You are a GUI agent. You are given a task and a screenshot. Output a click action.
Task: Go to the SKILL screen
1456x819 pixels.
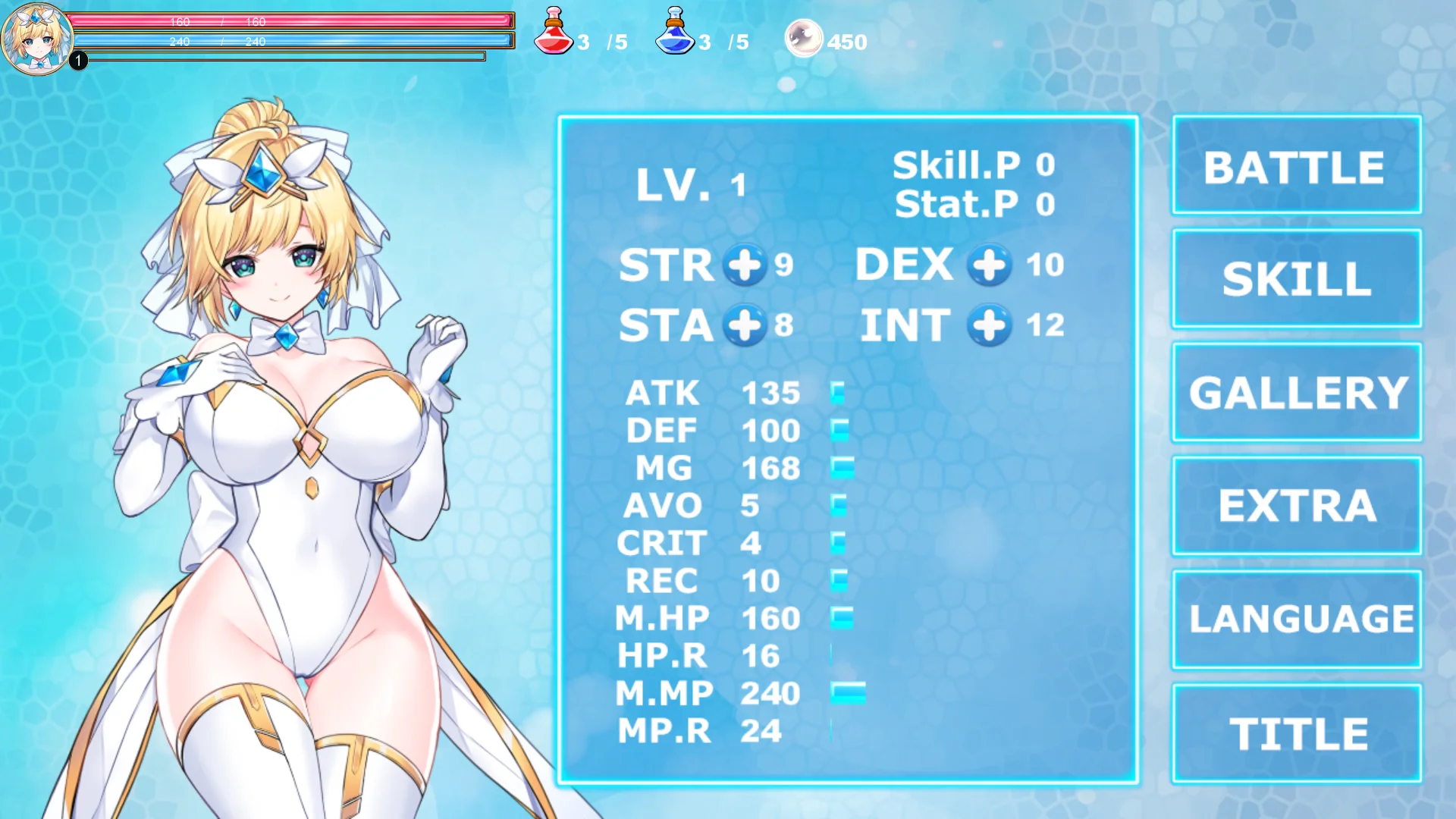(1296, 279)
